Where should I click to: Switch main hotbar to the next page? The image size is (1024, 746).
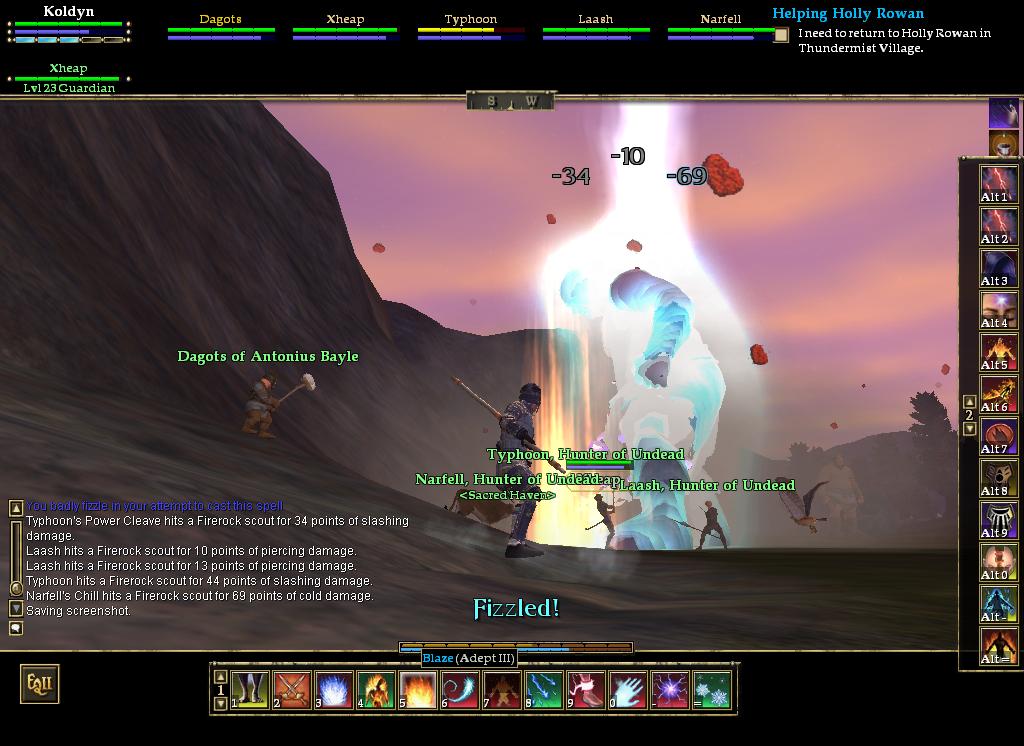pyautogui.click(x=221, y=703)
